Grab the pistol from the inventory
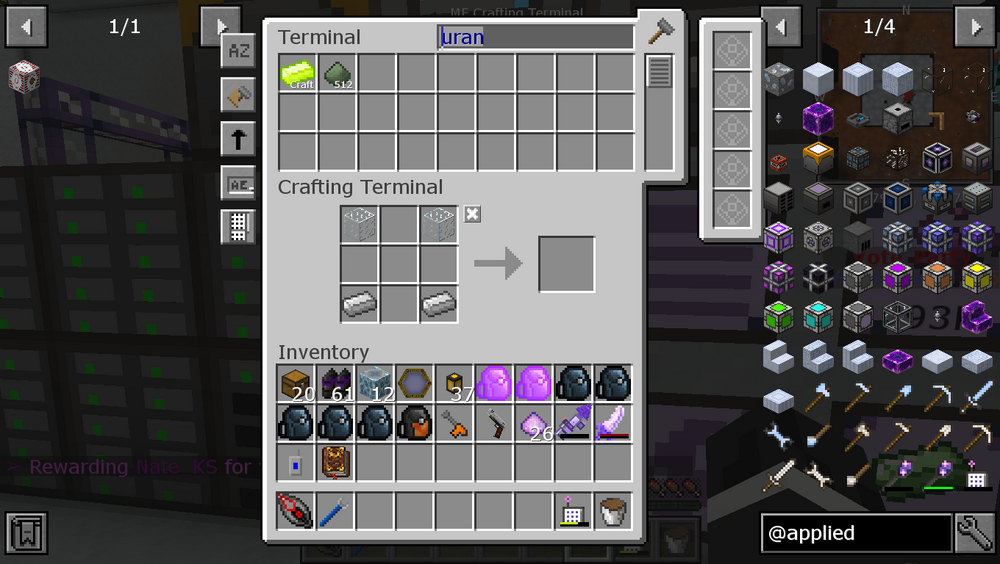Viewport: 1000px width, 564px height. click(495, 424)
